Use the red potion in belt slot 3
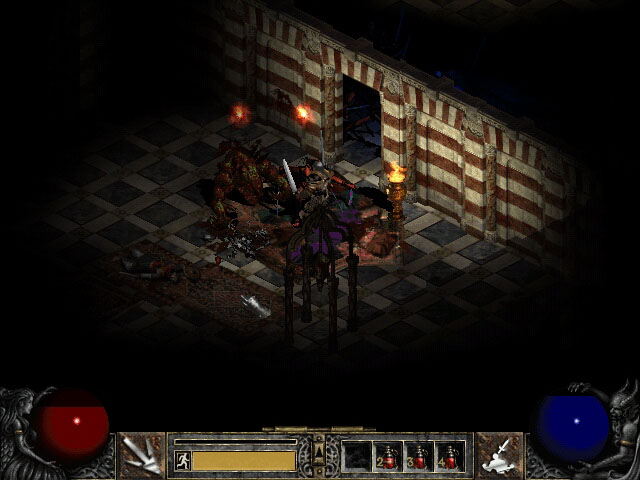 419,456
